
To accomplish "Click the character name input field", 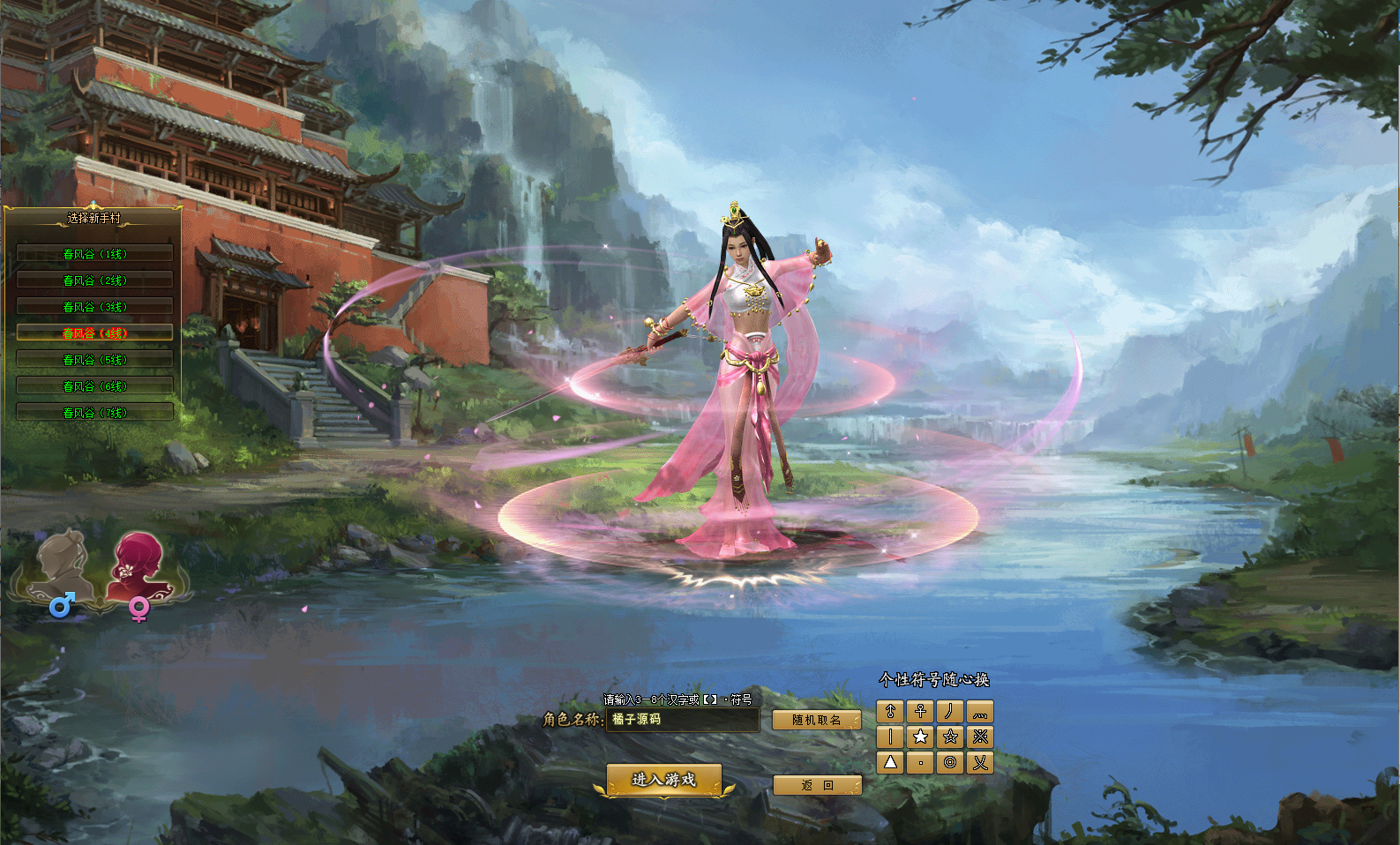I will point(682,720).
